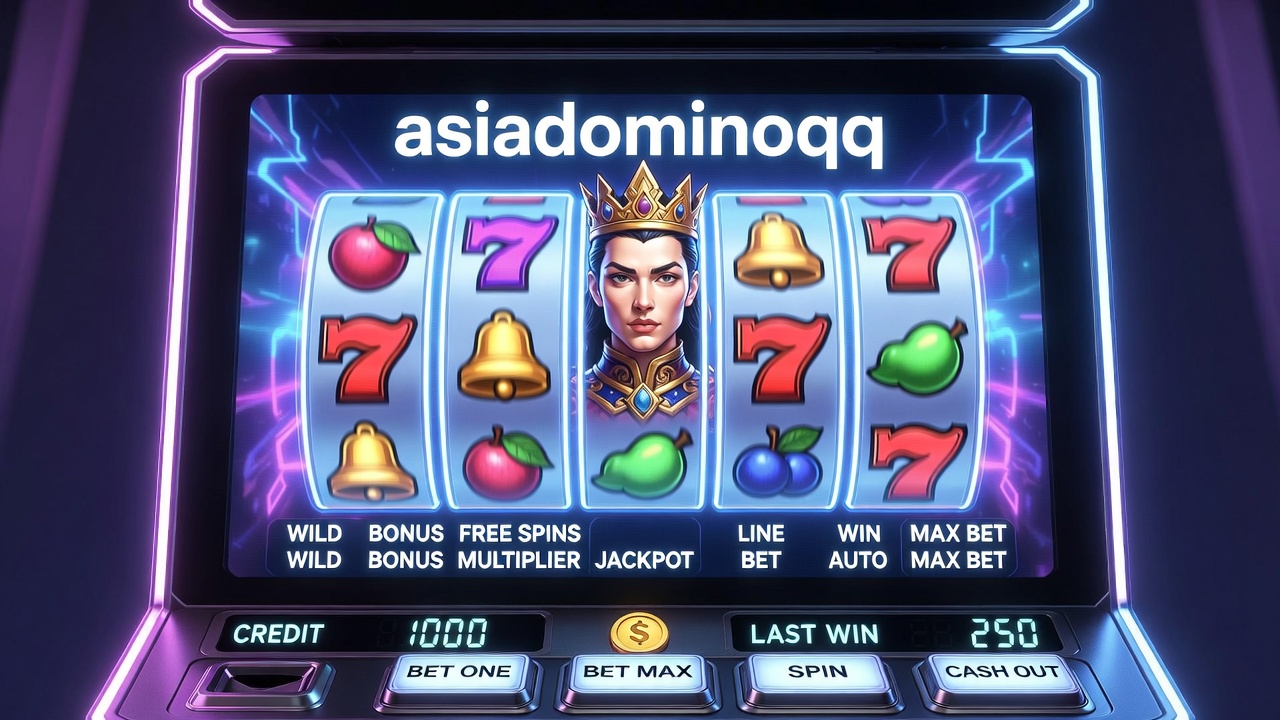Toggle the WIN AUTO option

tap(857, 547)
